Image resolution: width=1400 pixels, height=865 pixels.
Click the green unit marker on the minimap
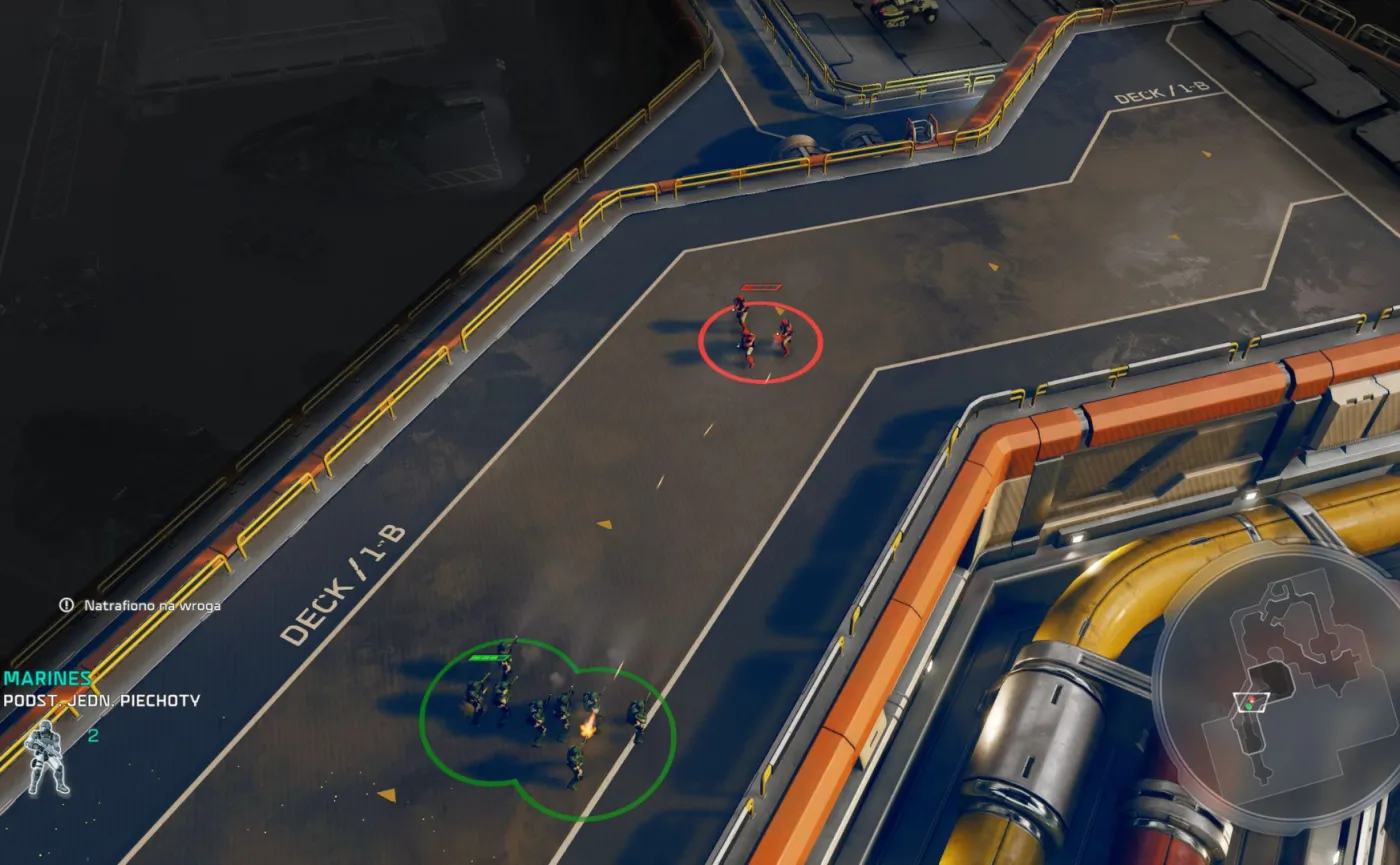pyautogui.click(x=1248, y=706)
